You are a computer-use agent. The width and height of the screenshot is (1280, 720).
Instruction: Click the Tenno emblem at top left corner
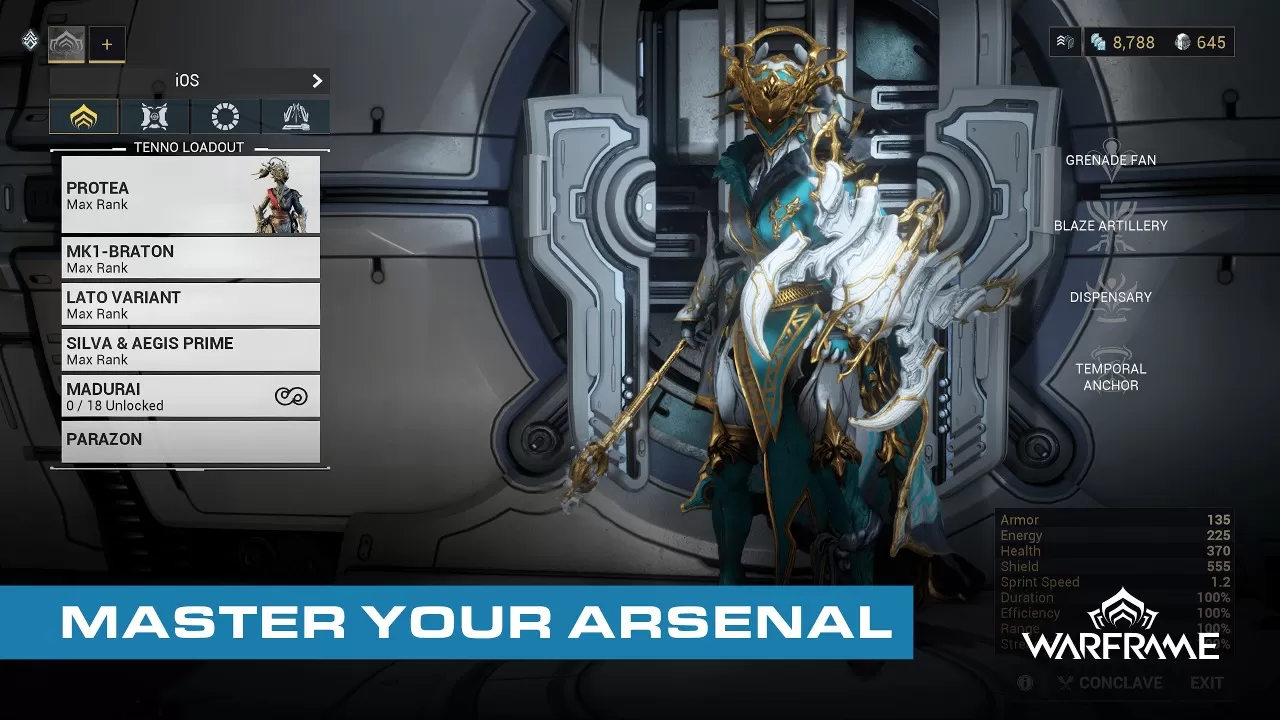point(29,40)
